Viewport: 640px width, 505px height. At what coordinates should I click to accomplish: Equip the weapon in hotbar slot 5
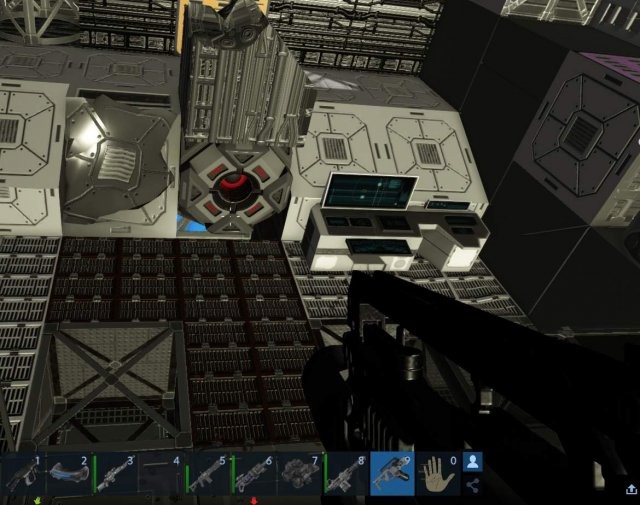(x=206, y=474)
